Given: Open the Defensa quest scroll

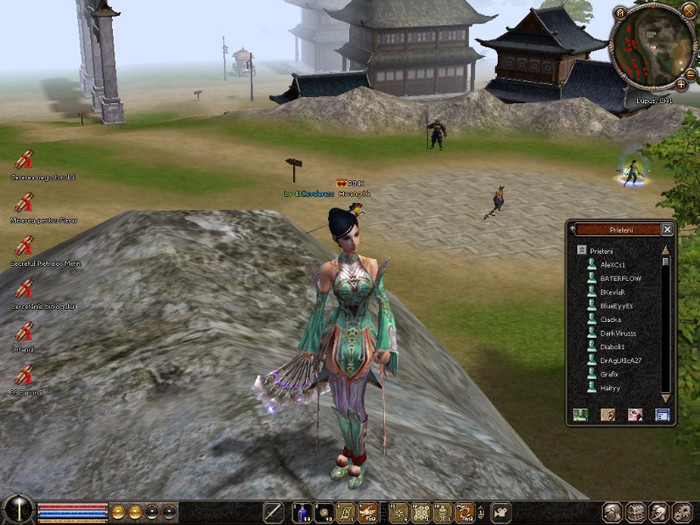Looking at the screenshot, I should [x=25, y=330].
